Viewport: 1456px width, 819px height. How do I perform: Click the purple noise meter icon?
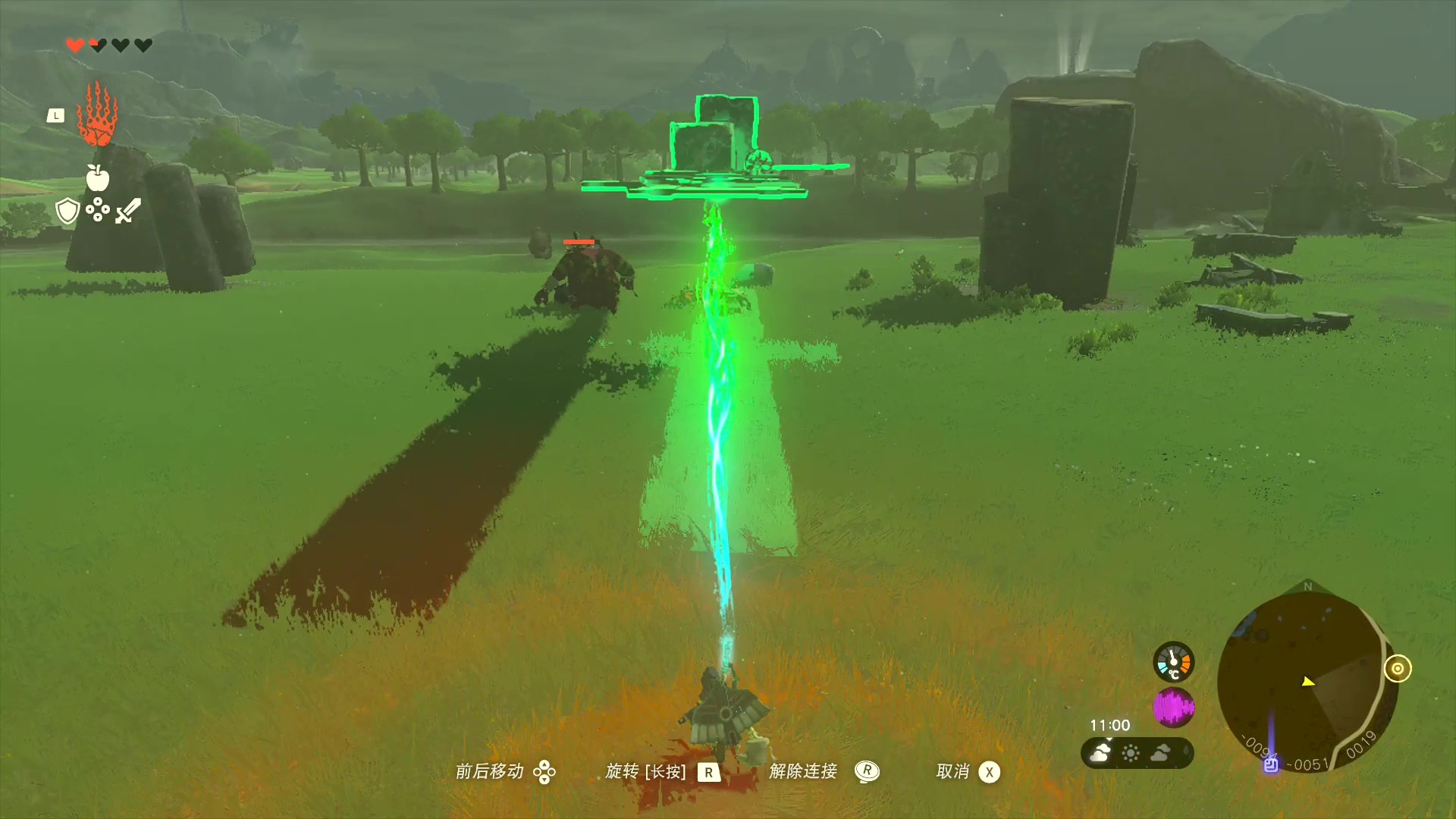click(x=1173, y=708)
